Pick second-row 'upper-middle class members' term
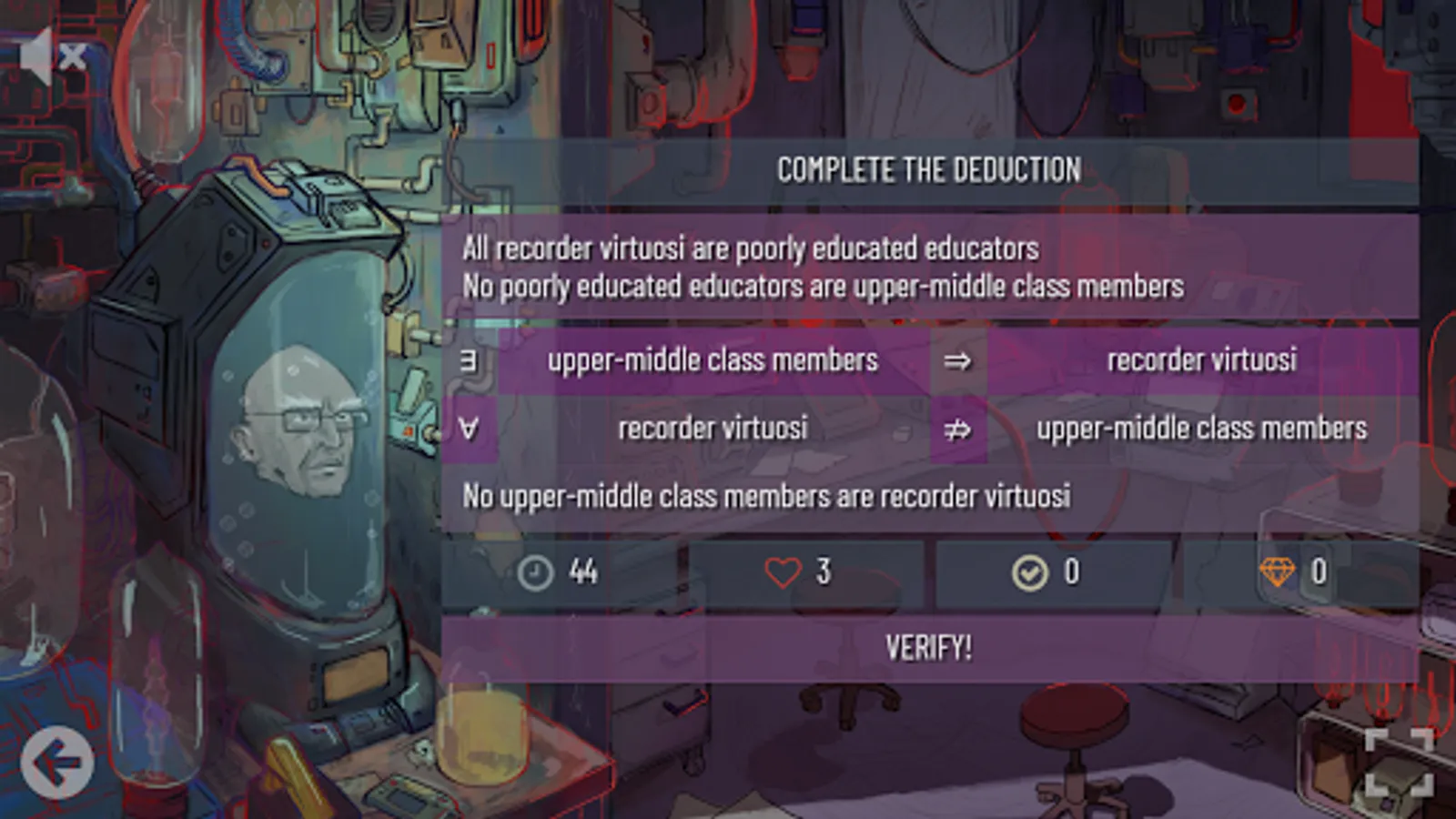 pyautogui.click(x=1201, y=429)
